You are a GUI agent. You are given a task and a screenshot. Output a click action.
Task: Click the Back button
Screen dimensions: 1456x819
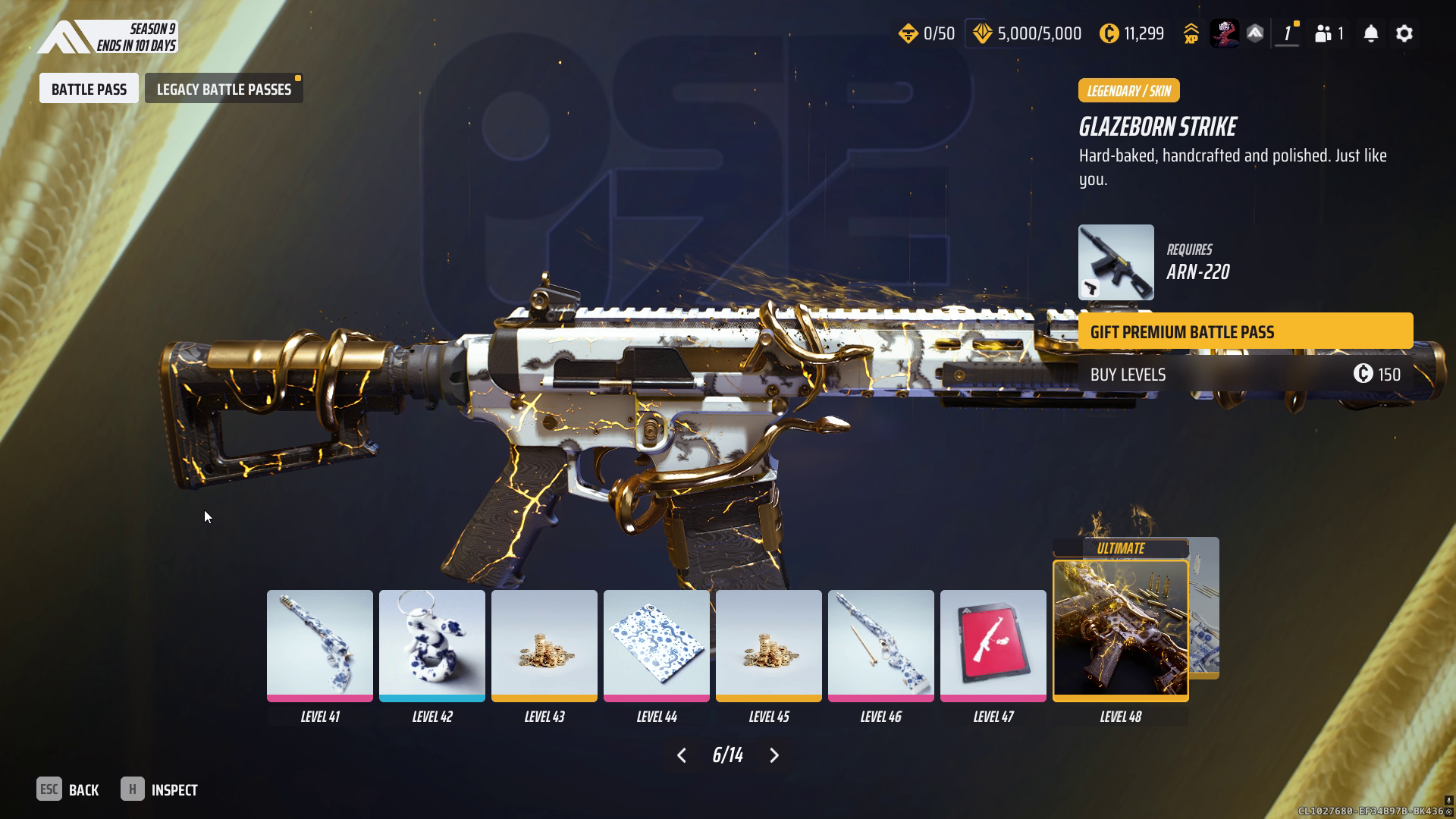[x=68, y=789]
